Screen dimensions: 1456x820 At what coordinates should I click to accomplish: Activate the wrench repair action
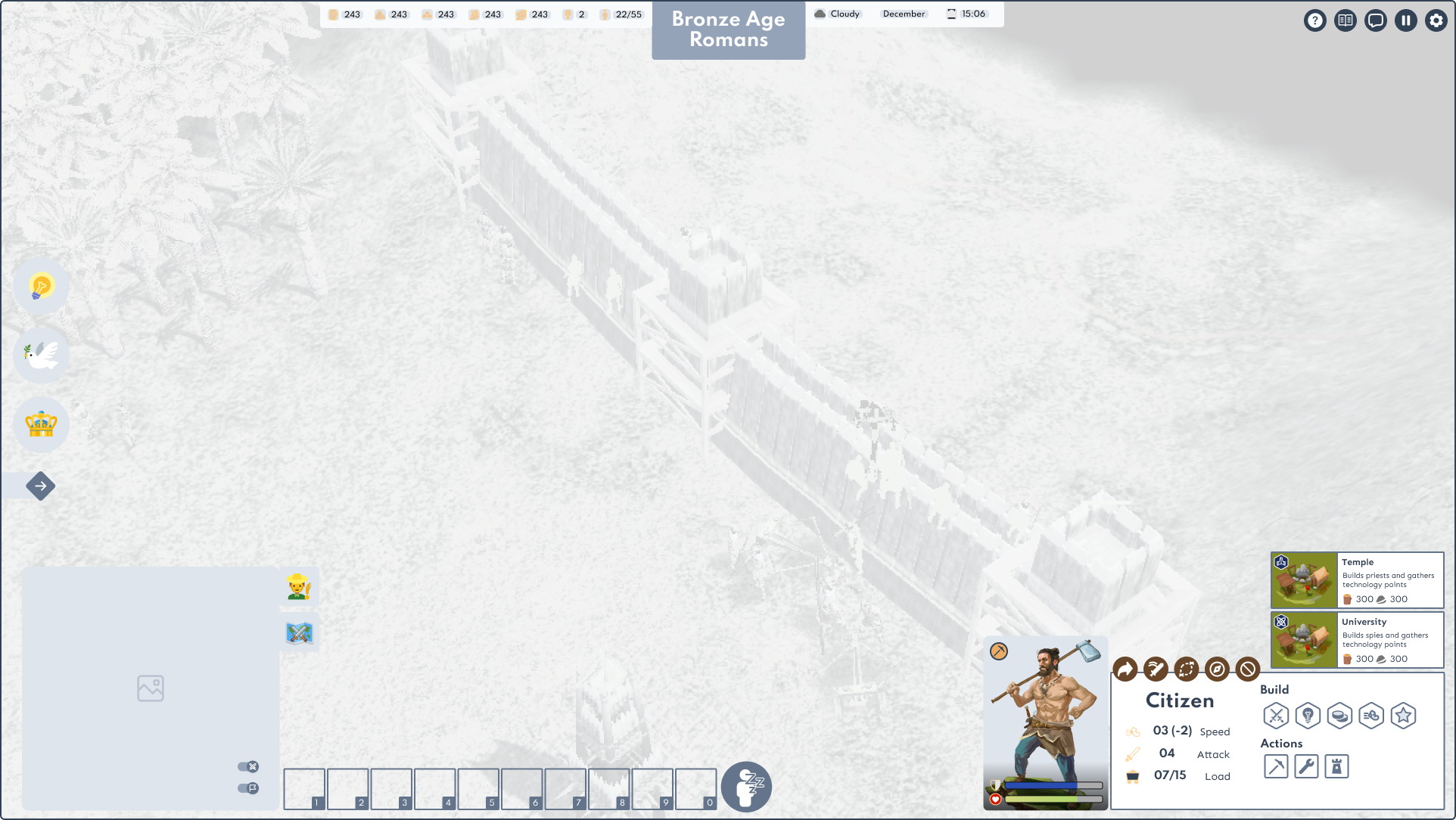(x=1306, y=766)
